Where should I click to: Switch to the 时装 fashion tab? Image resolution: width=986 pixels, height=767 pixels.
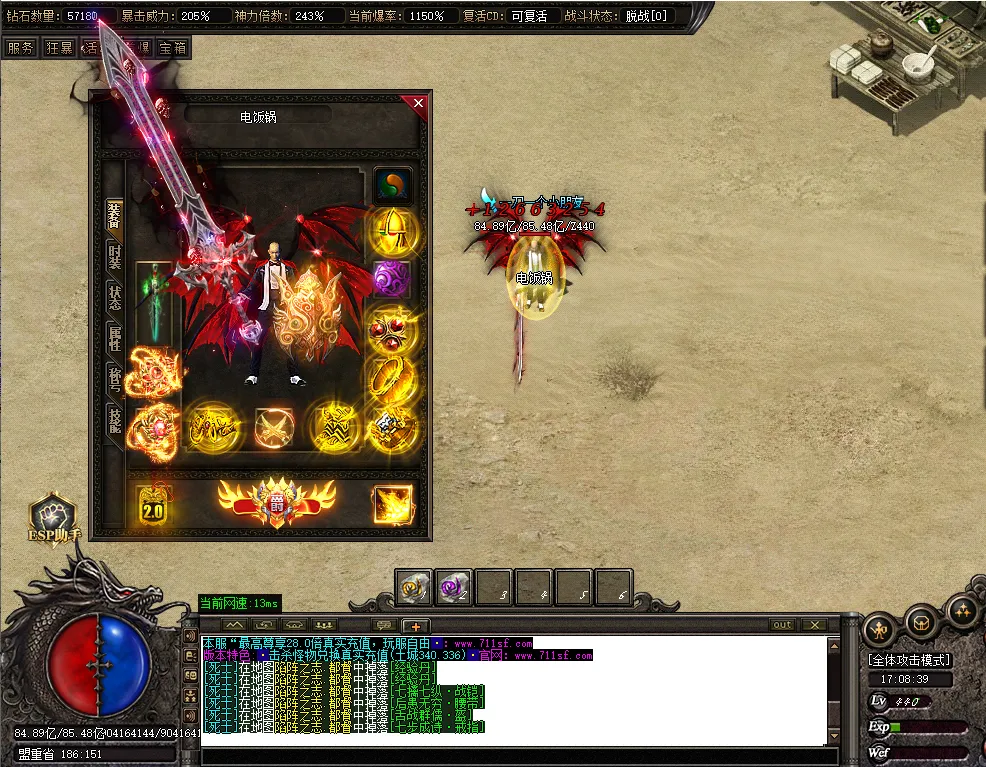pyautogui.click(x=115, y=257)
